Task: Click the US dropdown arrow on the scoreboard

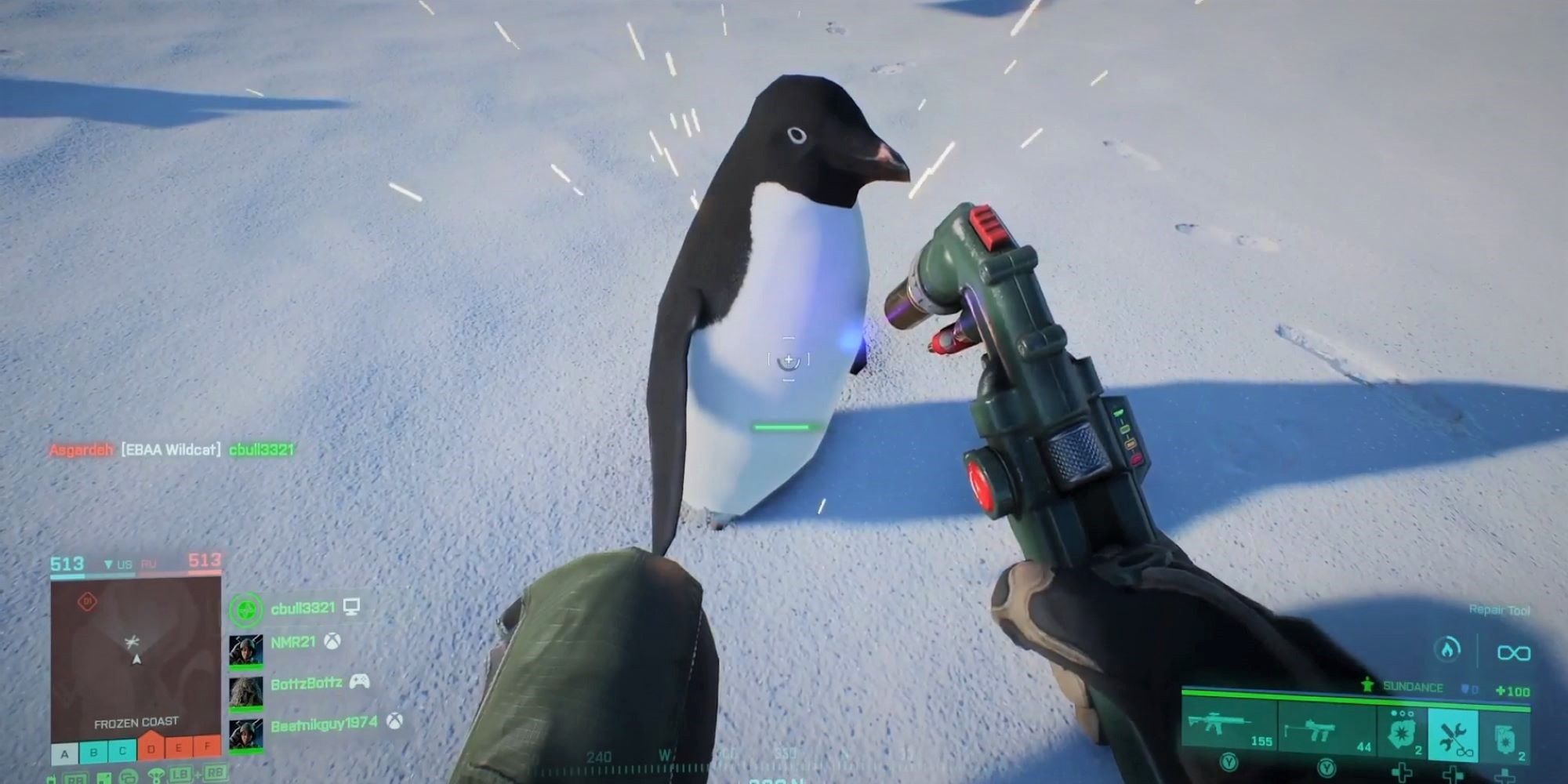Action: [108, 563]
